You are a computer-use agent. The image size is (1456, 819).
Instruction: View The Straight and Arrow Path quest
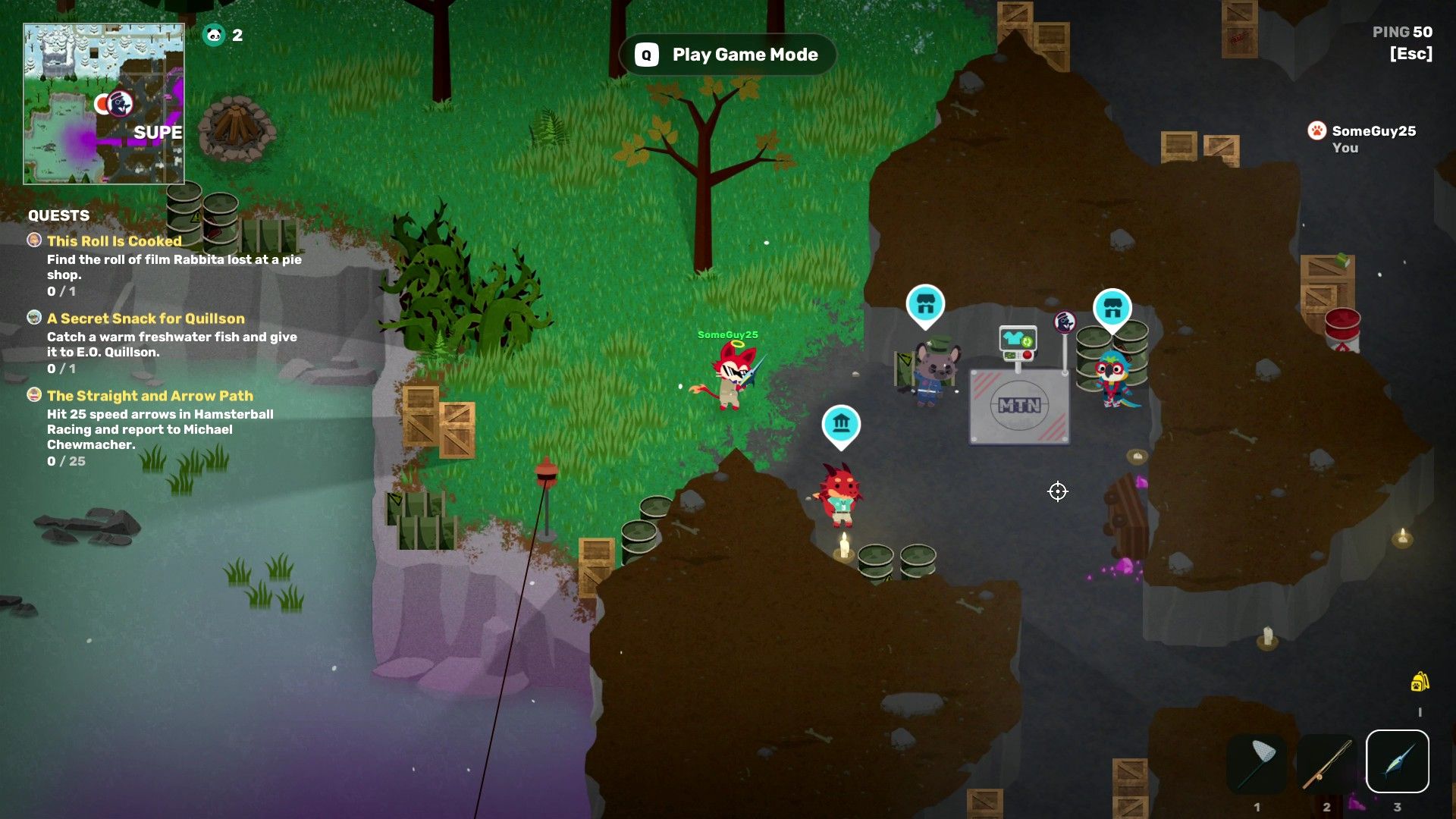(x=149, y=396)
